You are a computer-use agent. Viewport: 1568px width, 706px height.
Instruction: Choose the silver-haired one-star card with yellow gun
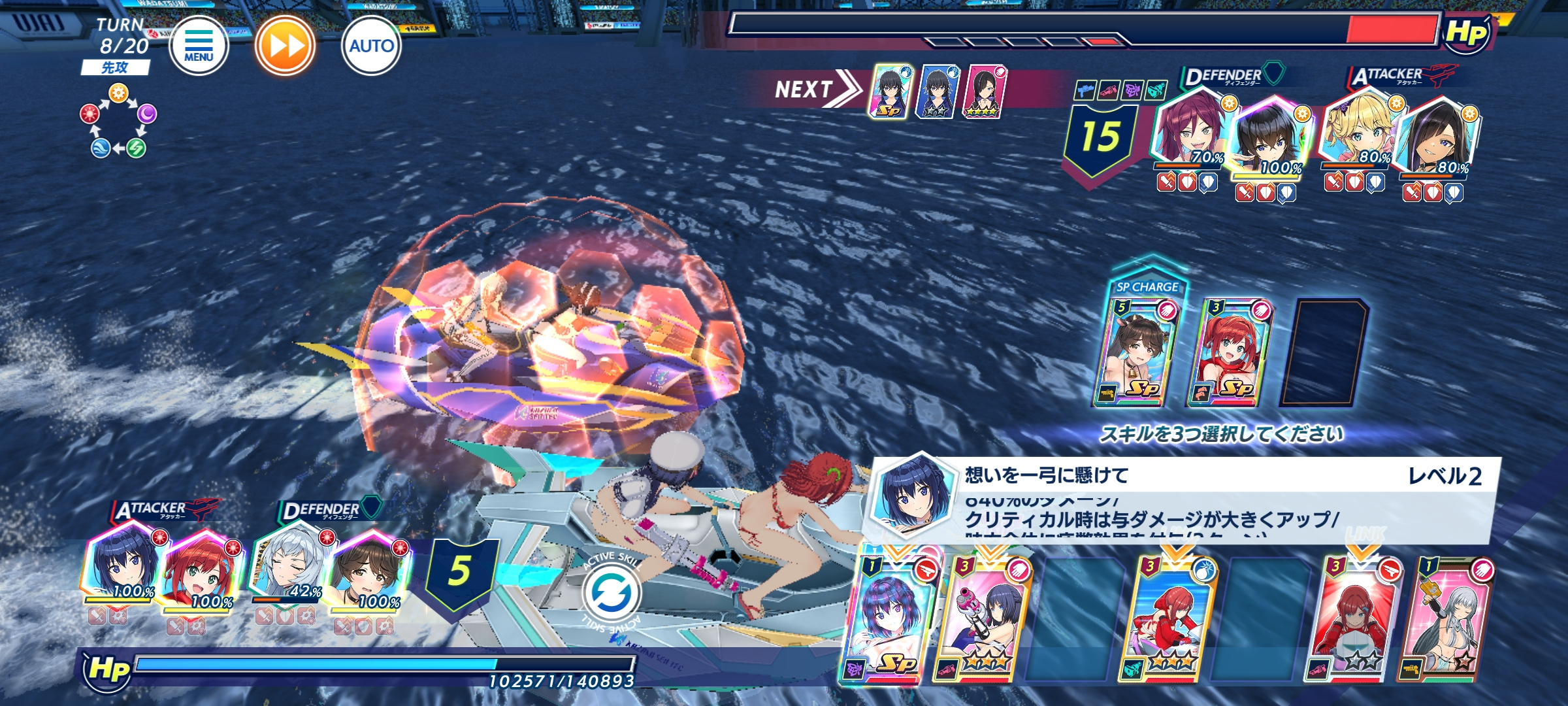click(1447, 618)
